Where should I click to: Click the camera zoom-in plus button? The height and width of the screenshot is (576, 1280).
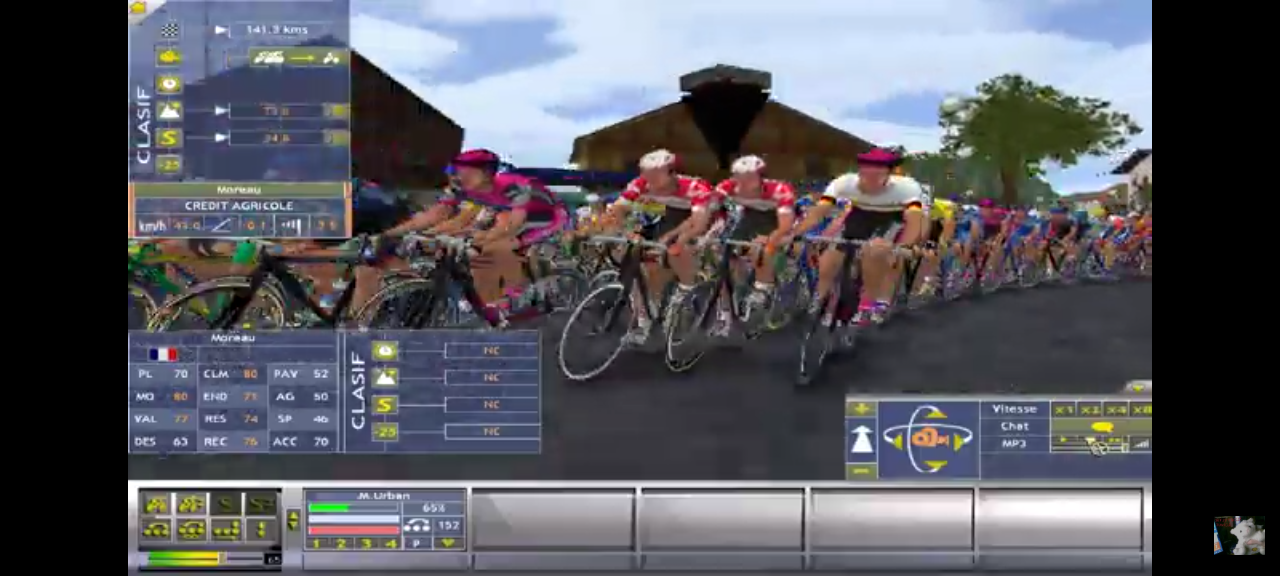861,409
